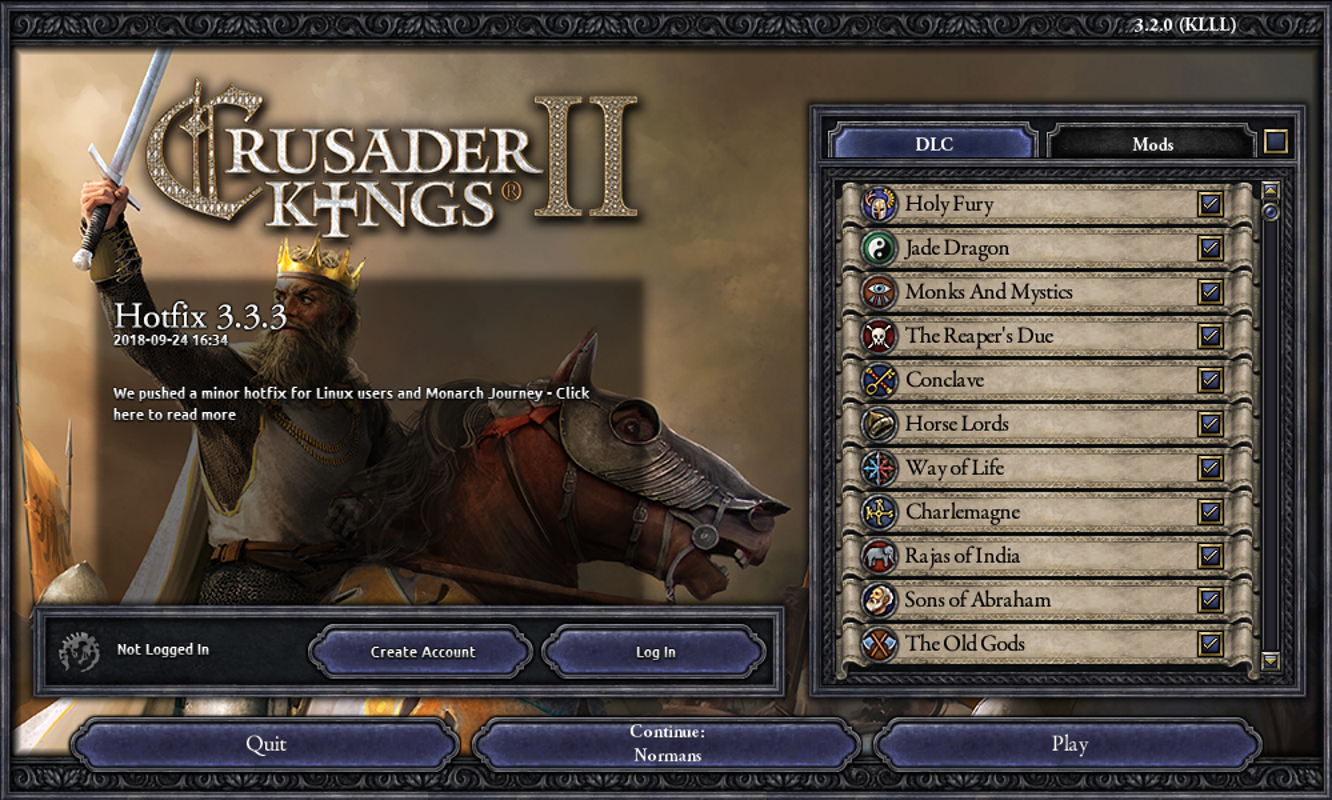The width and height of the screenshot is (1332, 800).
Task: Toggle the Sons of Abraham checkbox
Action: tap(1210, 600)
